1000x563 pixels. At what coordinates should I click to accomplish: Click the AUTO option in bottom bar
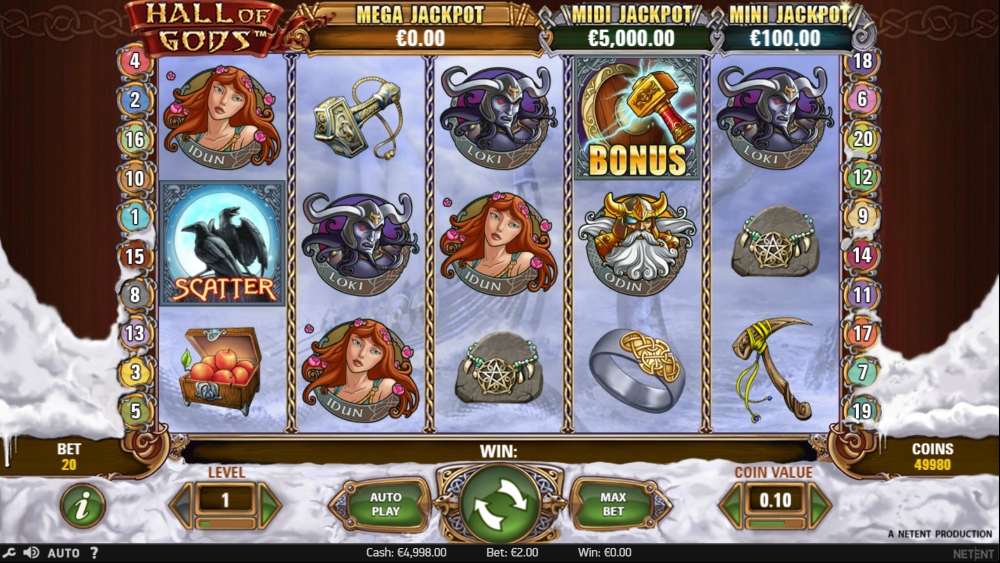(x=63, y=553)
